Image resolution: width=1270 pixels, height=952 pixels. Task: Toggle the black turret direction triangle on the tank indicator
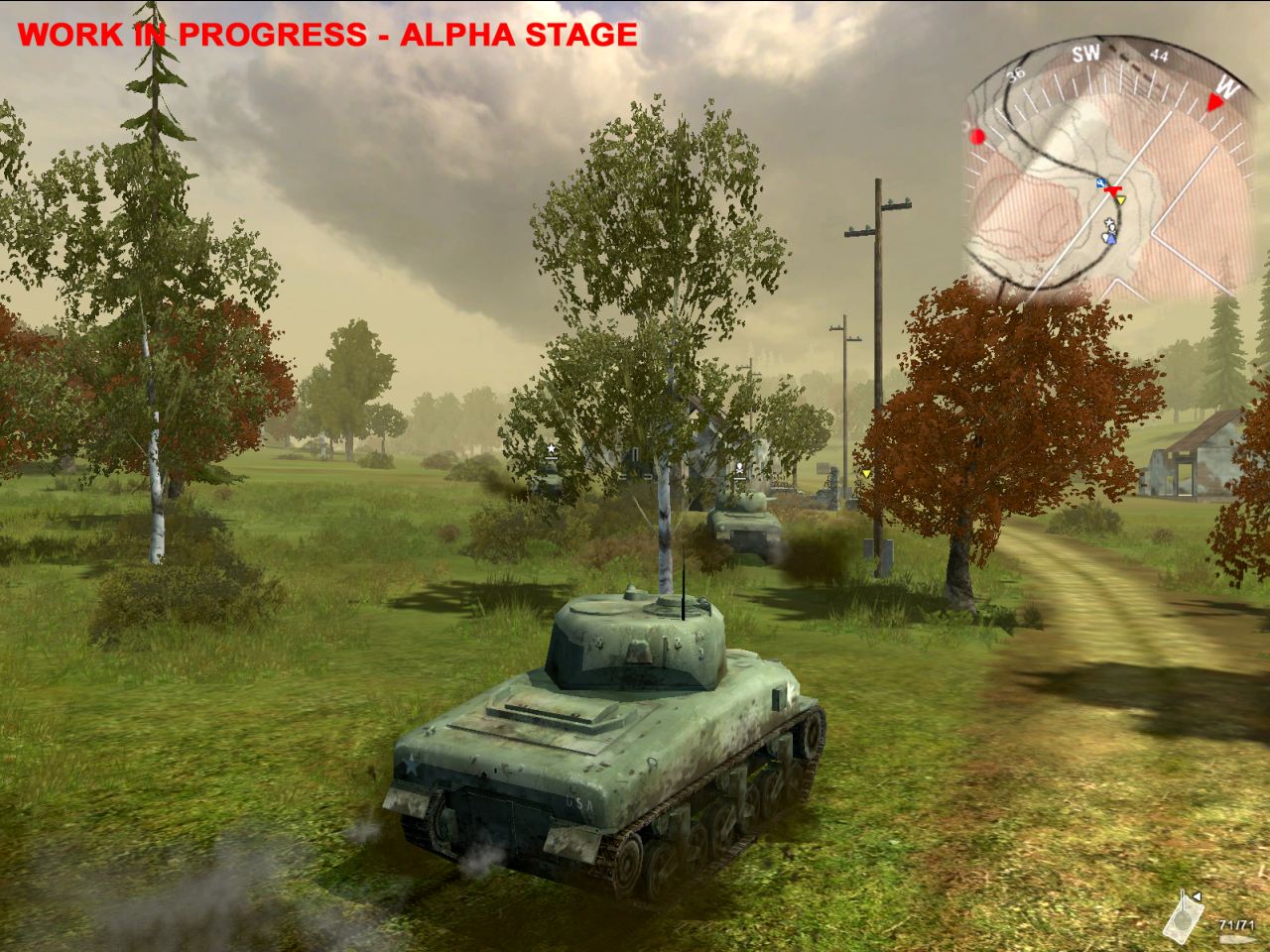pos(1197,896)
